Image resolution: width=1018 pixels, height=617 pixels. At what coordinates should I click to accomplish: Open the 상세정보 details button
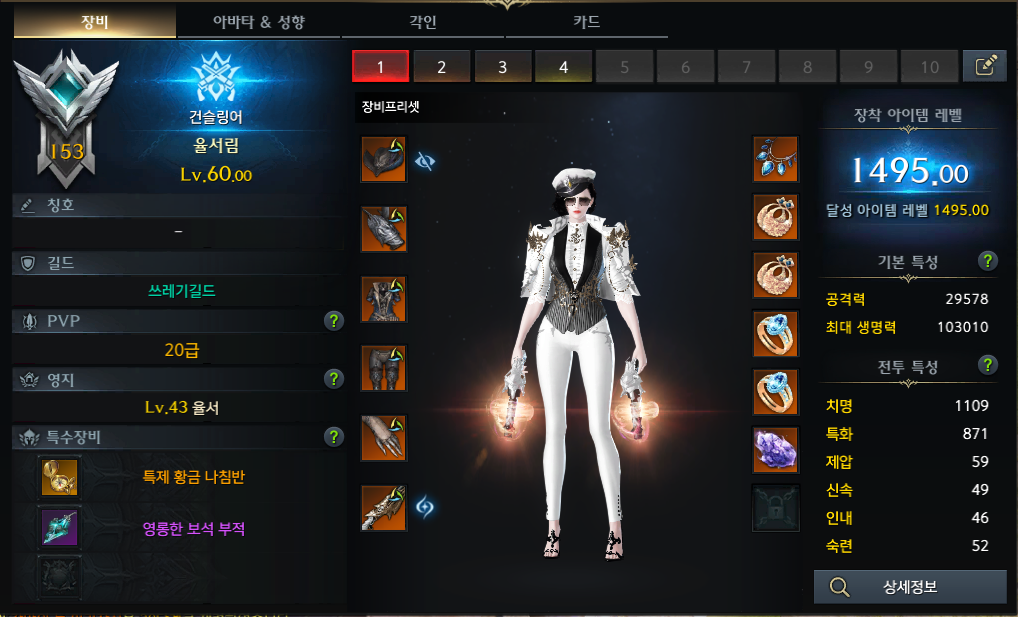click(x=910, y=587)
